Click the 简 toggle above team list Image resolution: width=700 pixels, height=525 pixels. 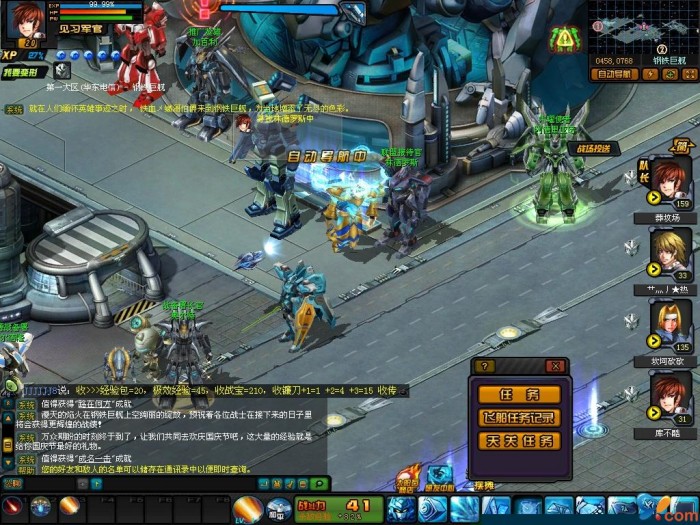tap(682, 147)
